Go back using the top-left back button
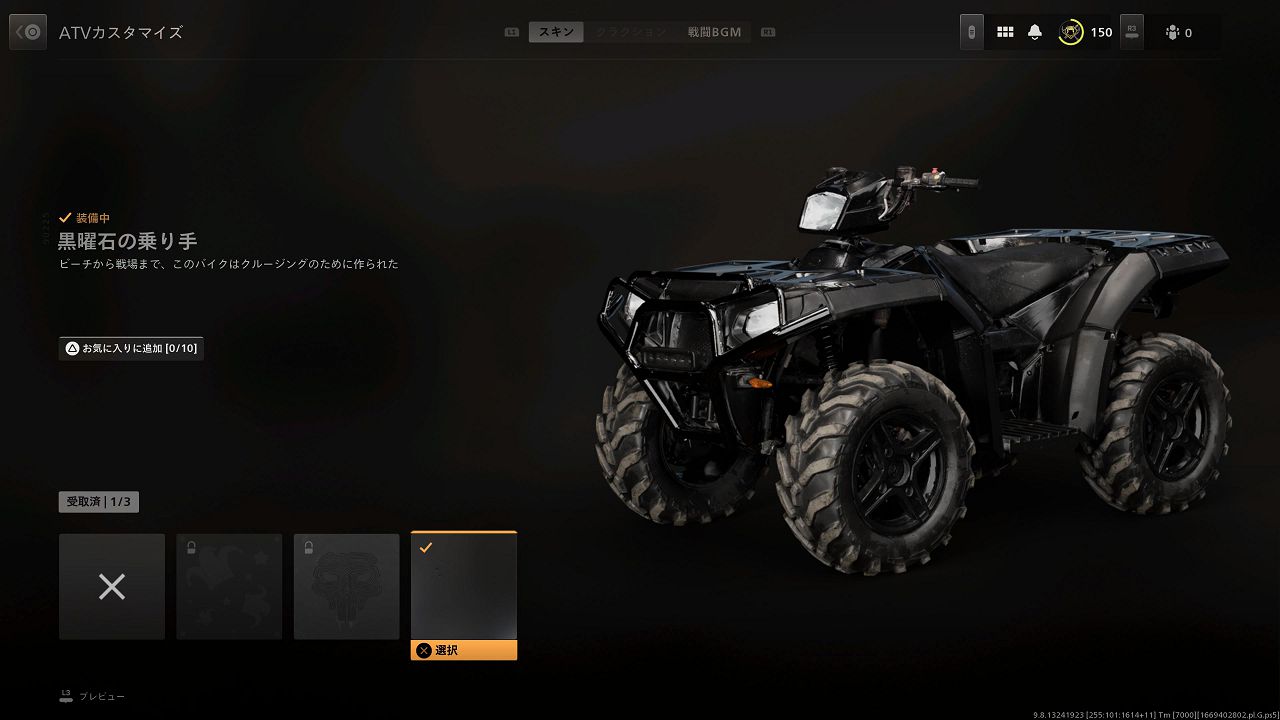Viewport: 1280px width, 720px height. [x=28, y=32]
